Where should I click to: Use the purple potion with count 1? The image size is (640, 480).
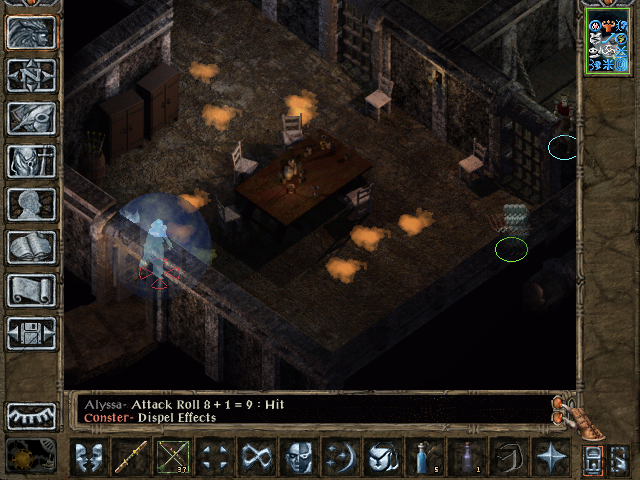tap(467, 458)
